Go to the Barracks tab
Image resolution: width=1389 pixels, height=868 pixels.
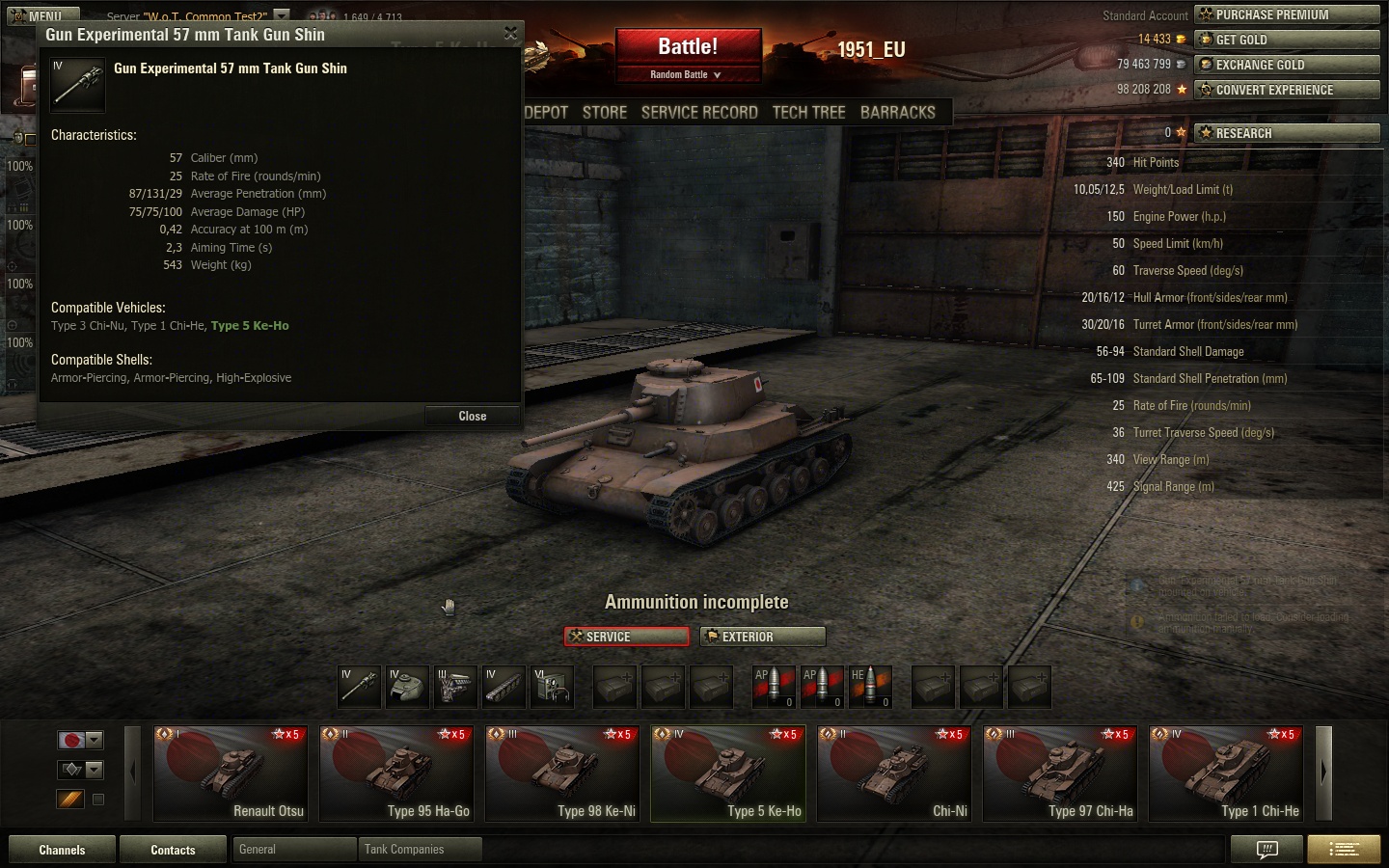[897, 112]
